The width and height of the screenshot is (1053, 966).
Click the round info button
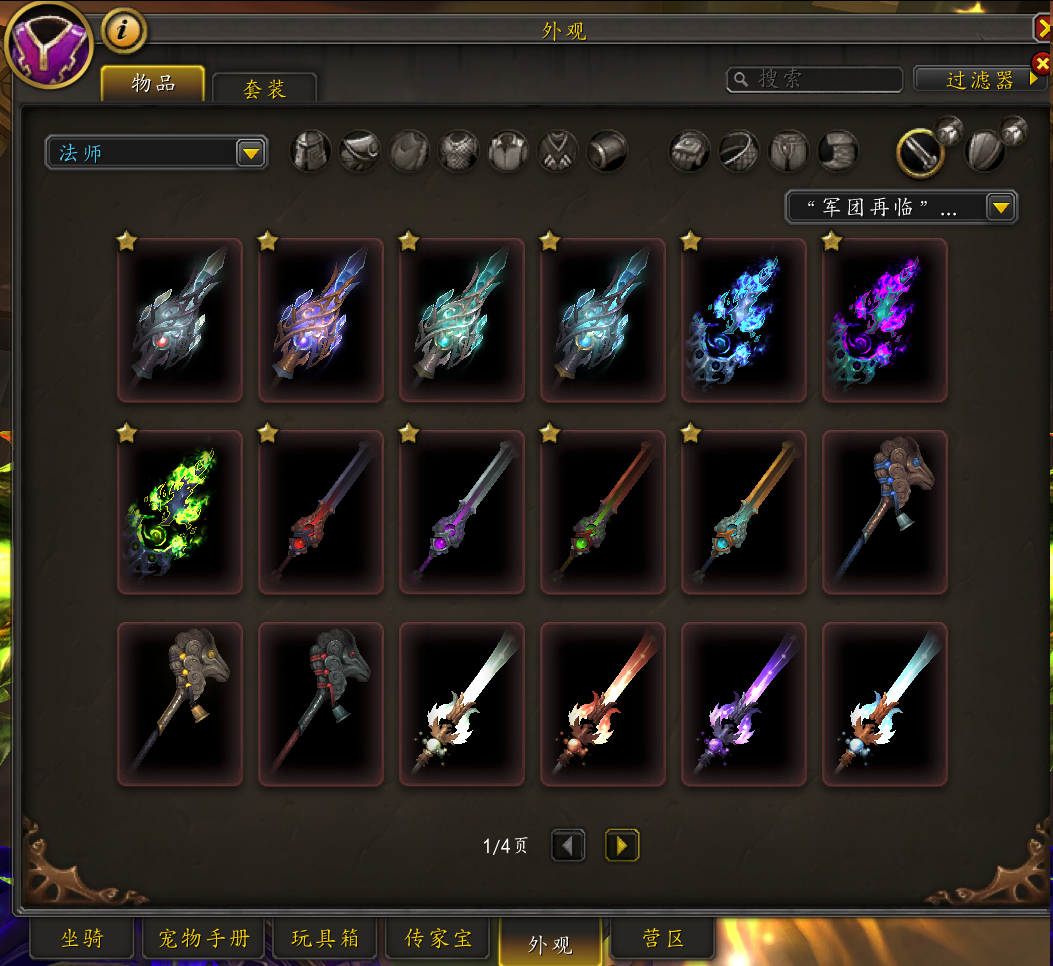click(124, 31)
